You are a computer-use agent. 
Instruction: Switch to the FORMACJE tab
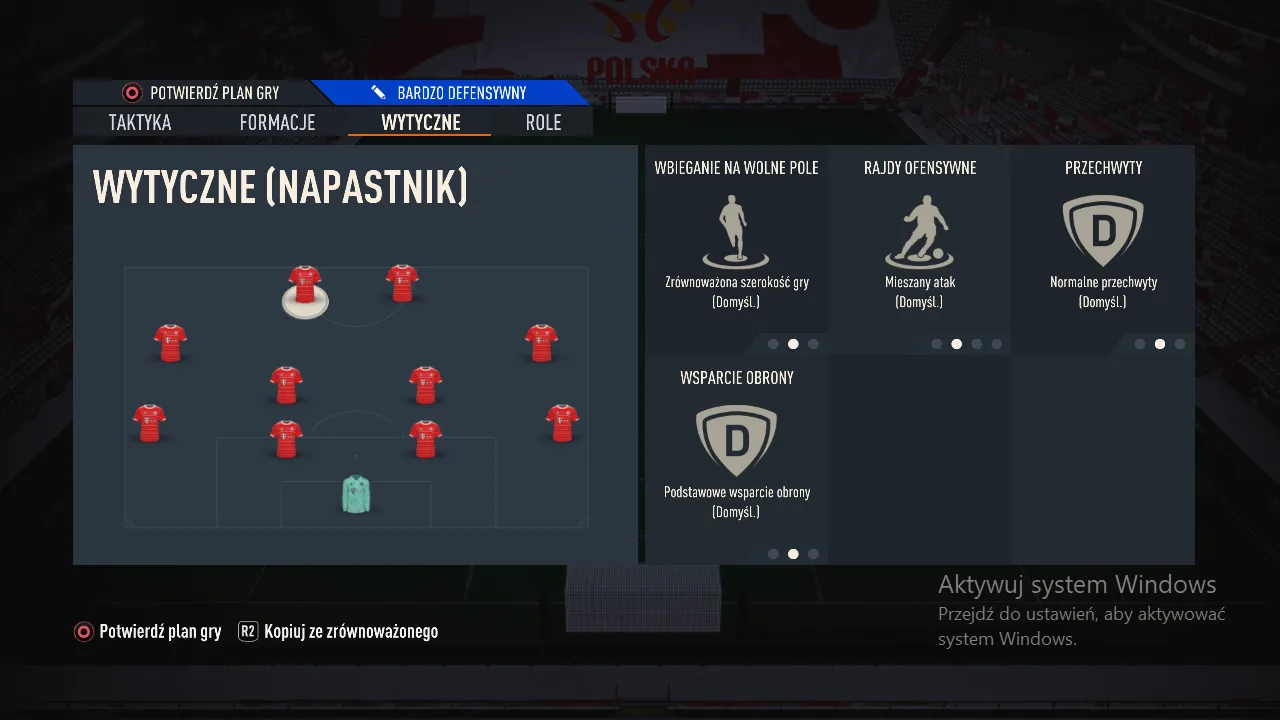[277, 122]
